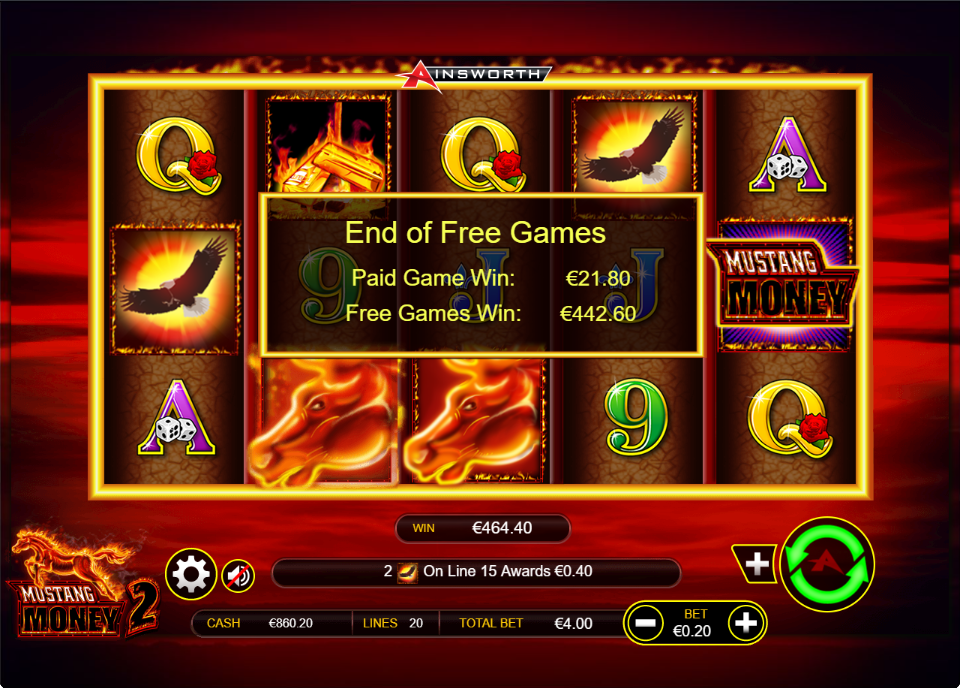Open the gear settings menu

coord(191,574)
